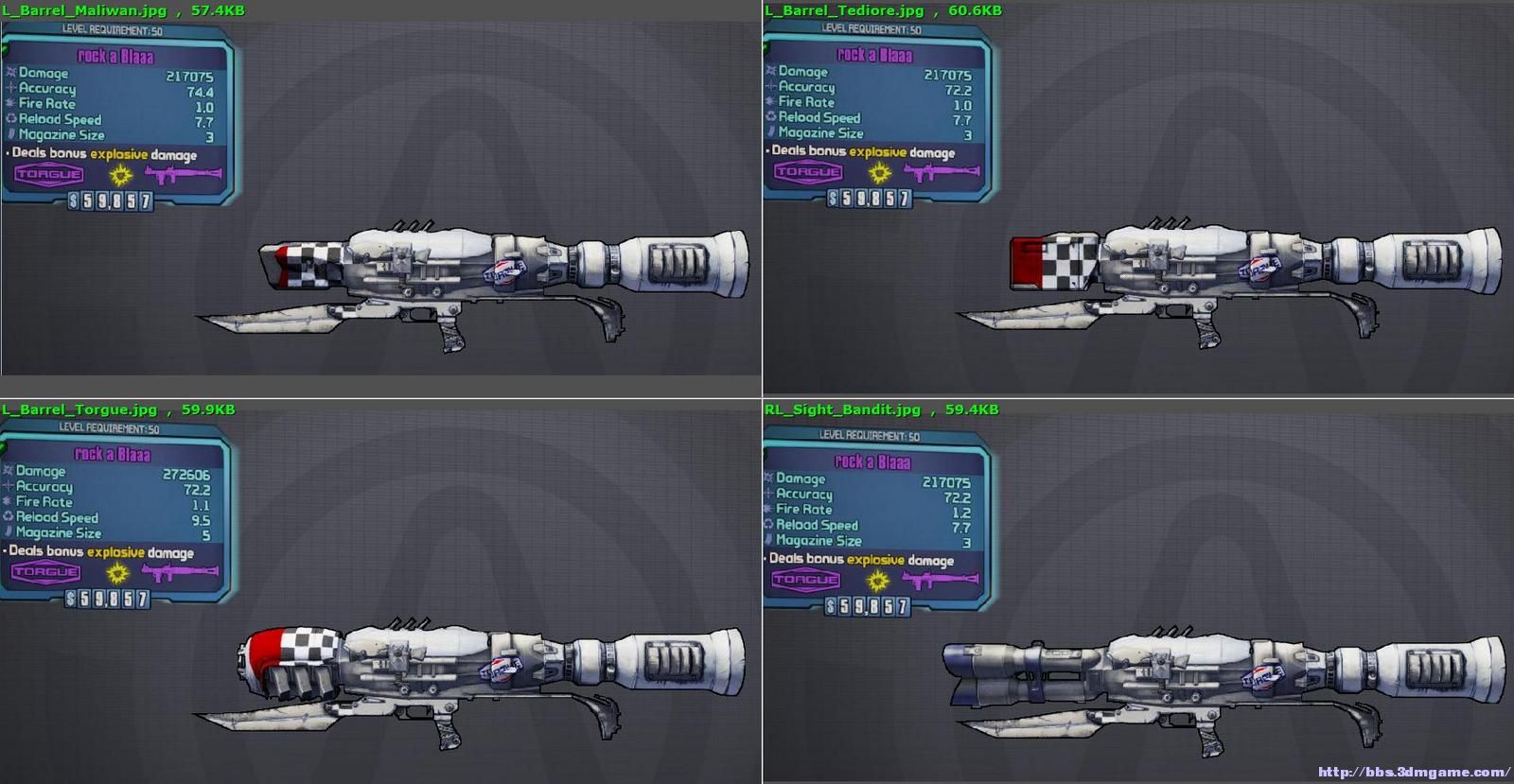
Task: Click the Magazine Size bullet icon on Maliwan card
Action: pyautogui.click(x=9, y=134)
